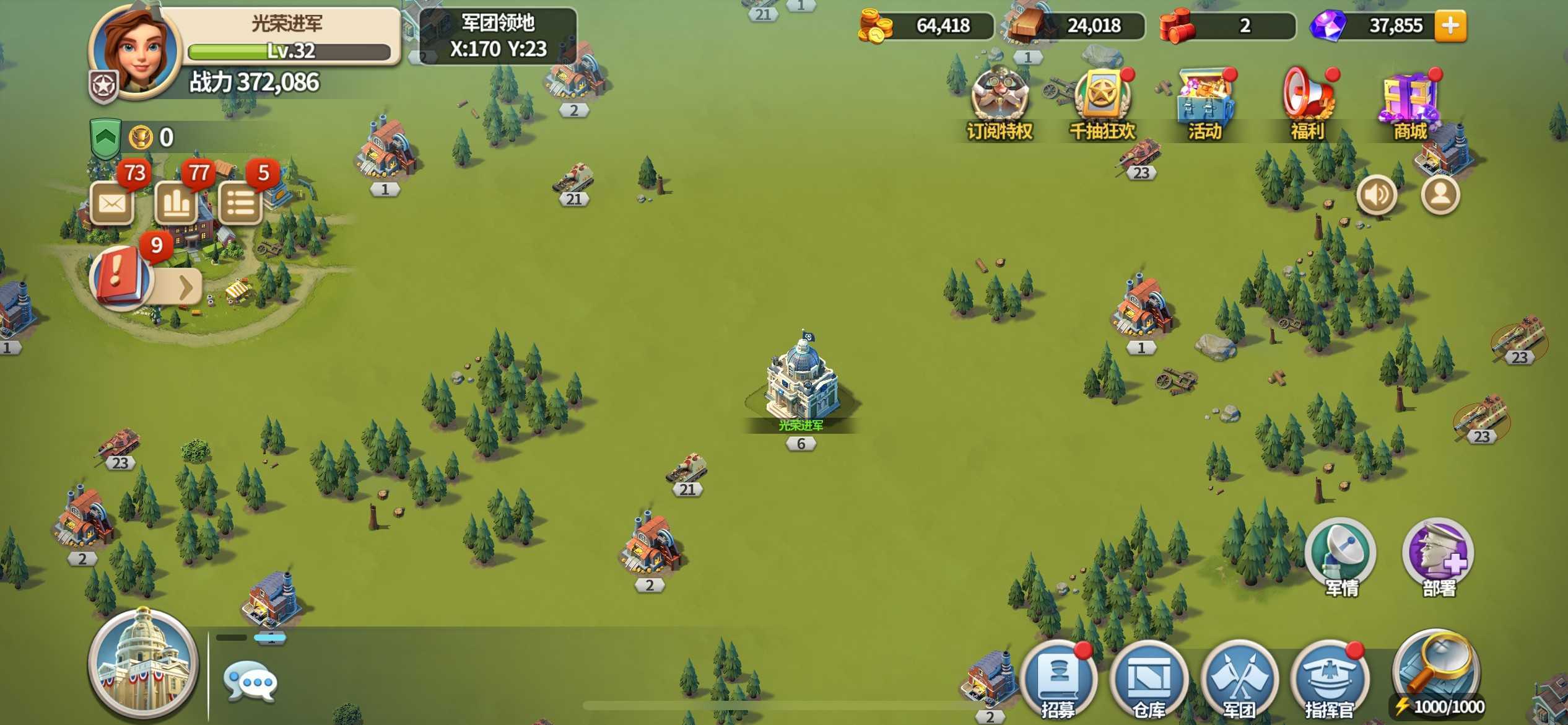Open the 部署 deployment menu
This screenshot has height=725, width=1568.
click(1439, 555)
